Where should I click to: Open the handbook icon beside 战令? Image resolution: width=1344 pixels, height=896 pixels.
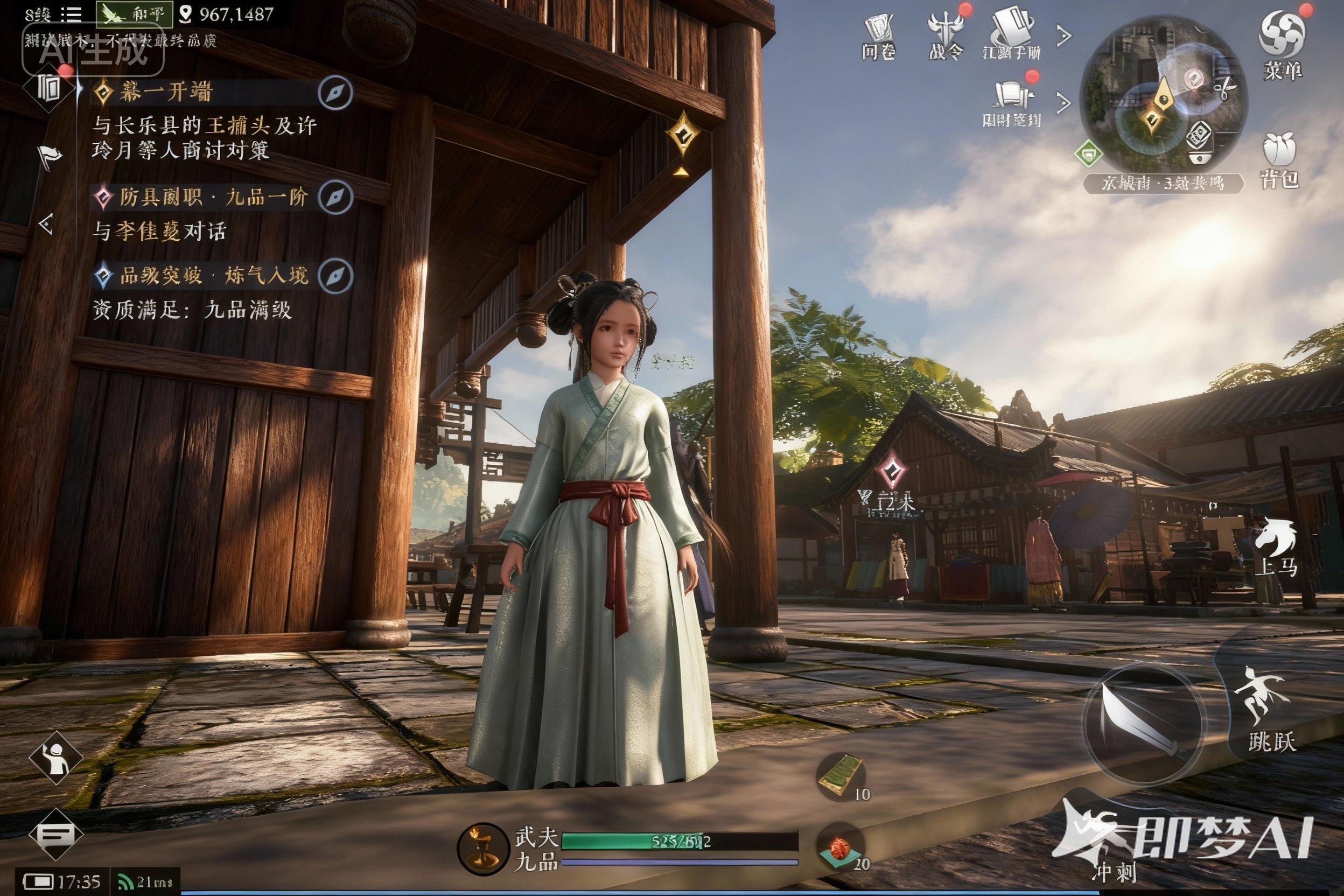[1012, 34]
